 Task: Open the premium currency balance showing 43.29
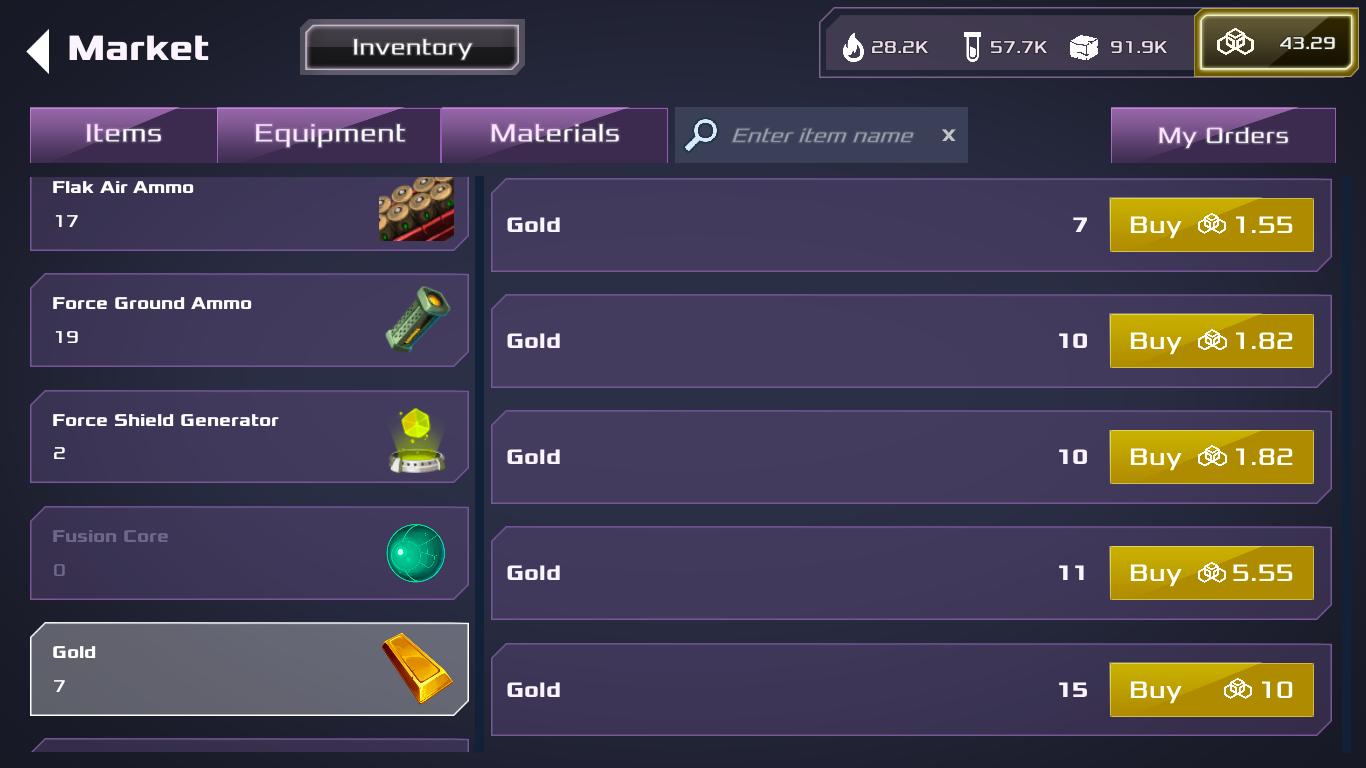[x=1275, y=44]
